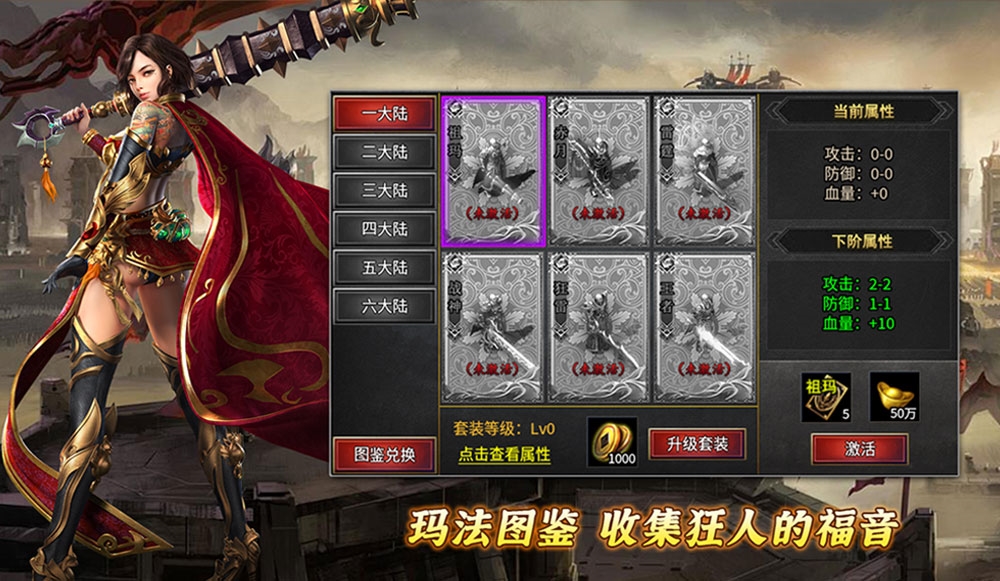Viewport: 1000px width, 581px height.
Task: Select the 祖玛 card
Action: pyautogui.click(x=493, y=171)
